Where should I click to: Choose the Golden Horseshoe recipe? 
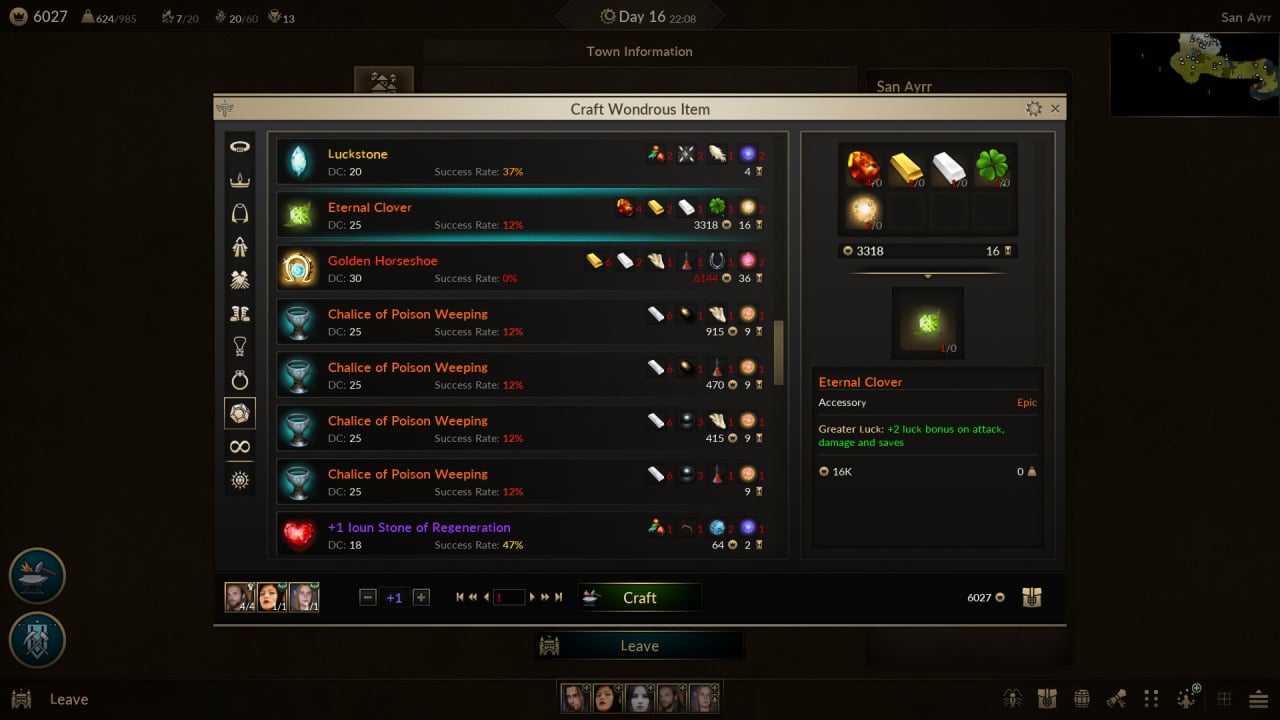[x=522, y=269]
